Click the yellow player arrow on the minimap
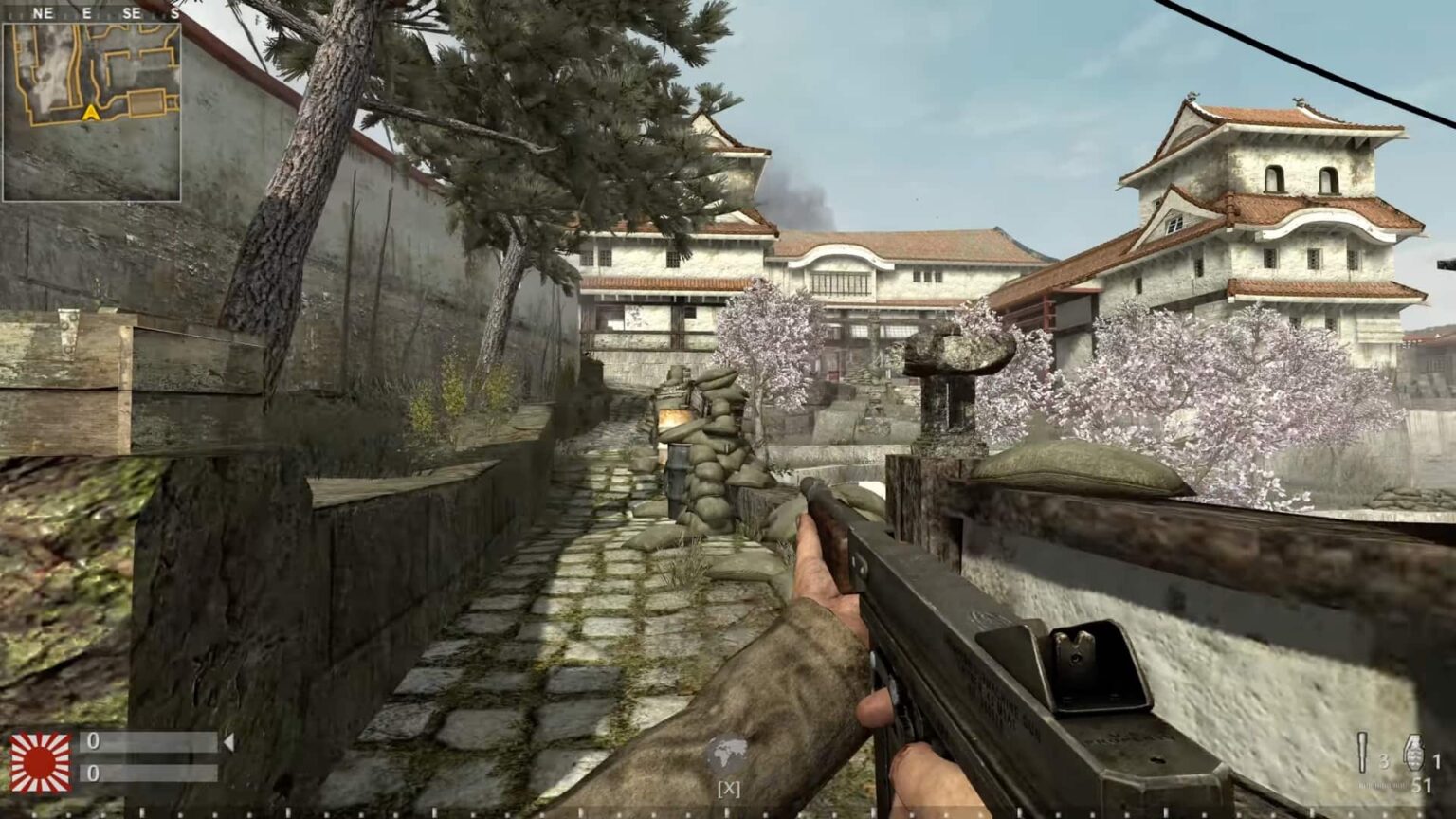This screenshot has height=819, width=1456. [x=92, y=111]
